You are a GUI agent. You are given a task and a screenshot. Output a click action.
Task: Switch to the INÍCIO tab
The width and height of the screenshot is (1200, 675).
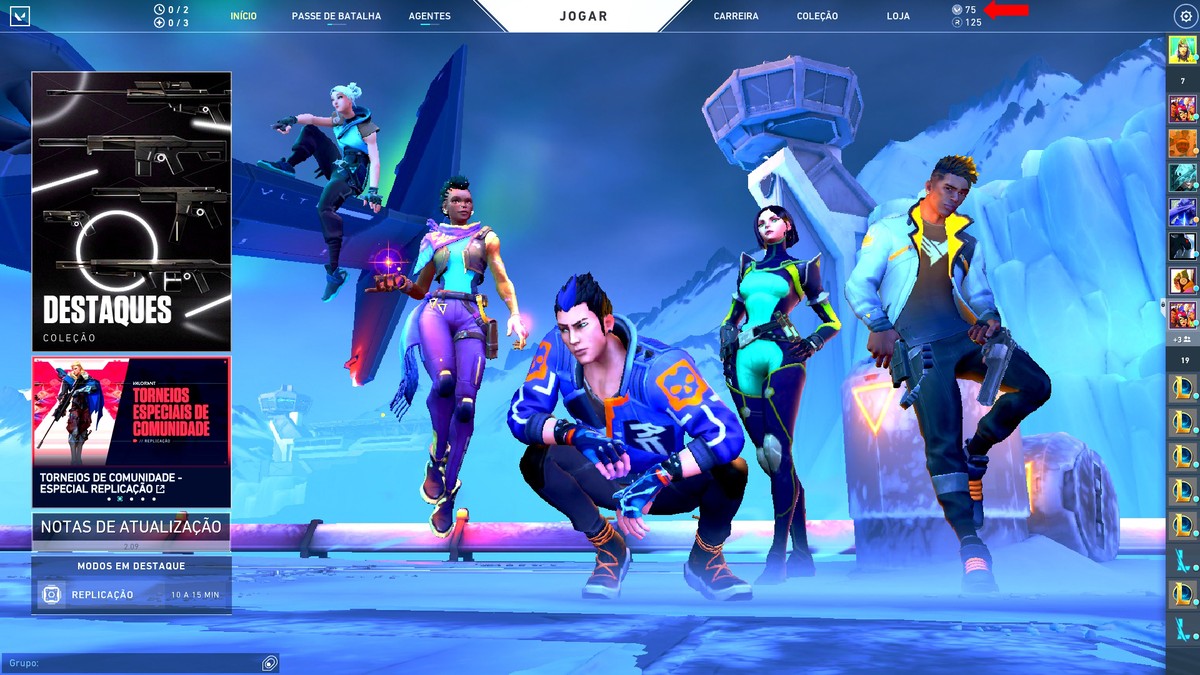(x=243, y=16)
